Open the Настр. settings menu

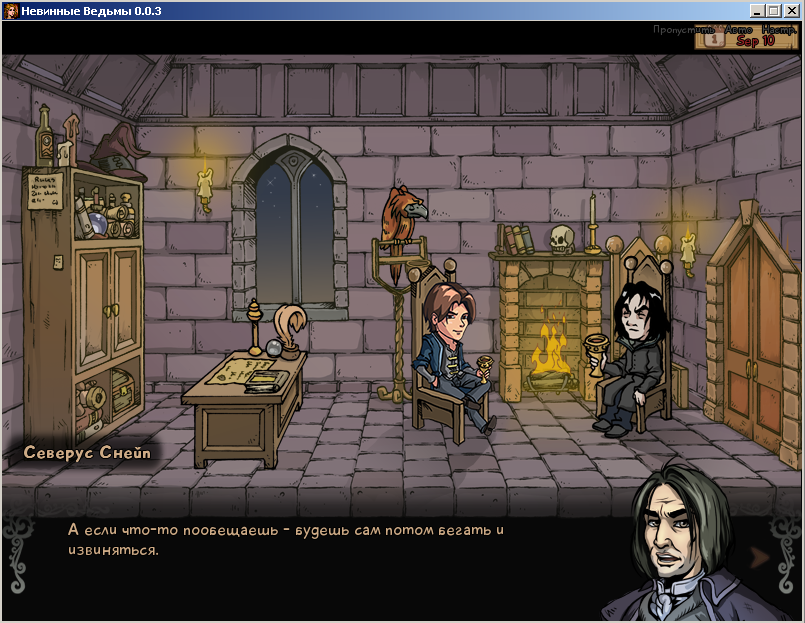click(x=780, y=30)
